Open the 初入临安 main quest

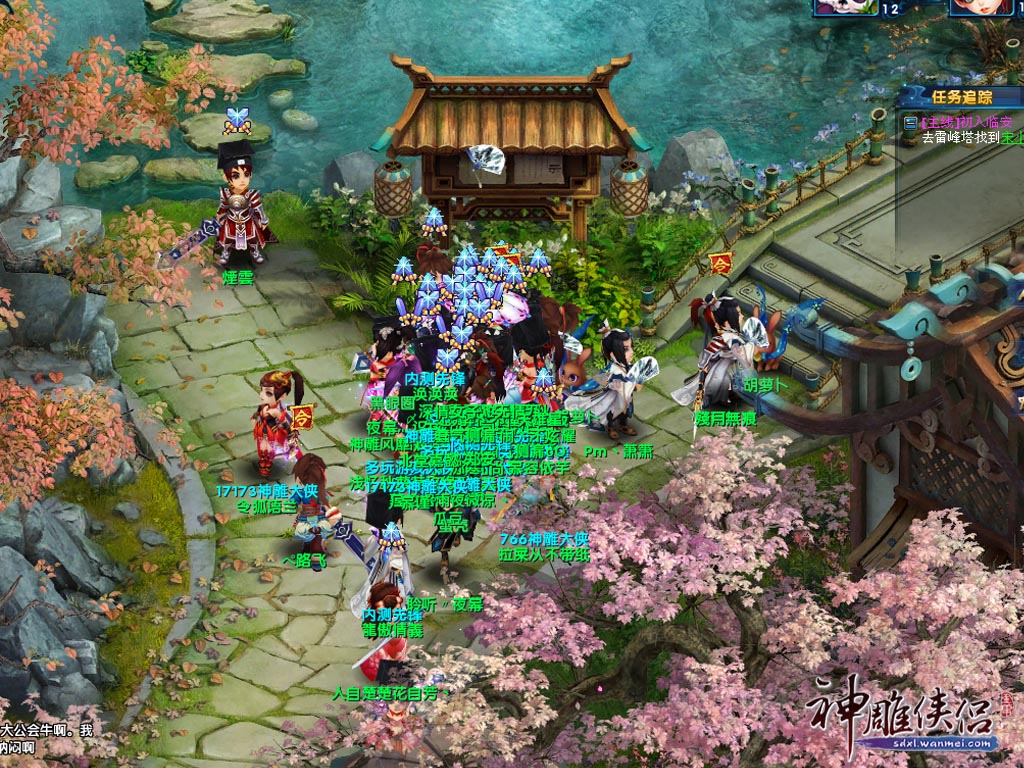tap(968, 121)
